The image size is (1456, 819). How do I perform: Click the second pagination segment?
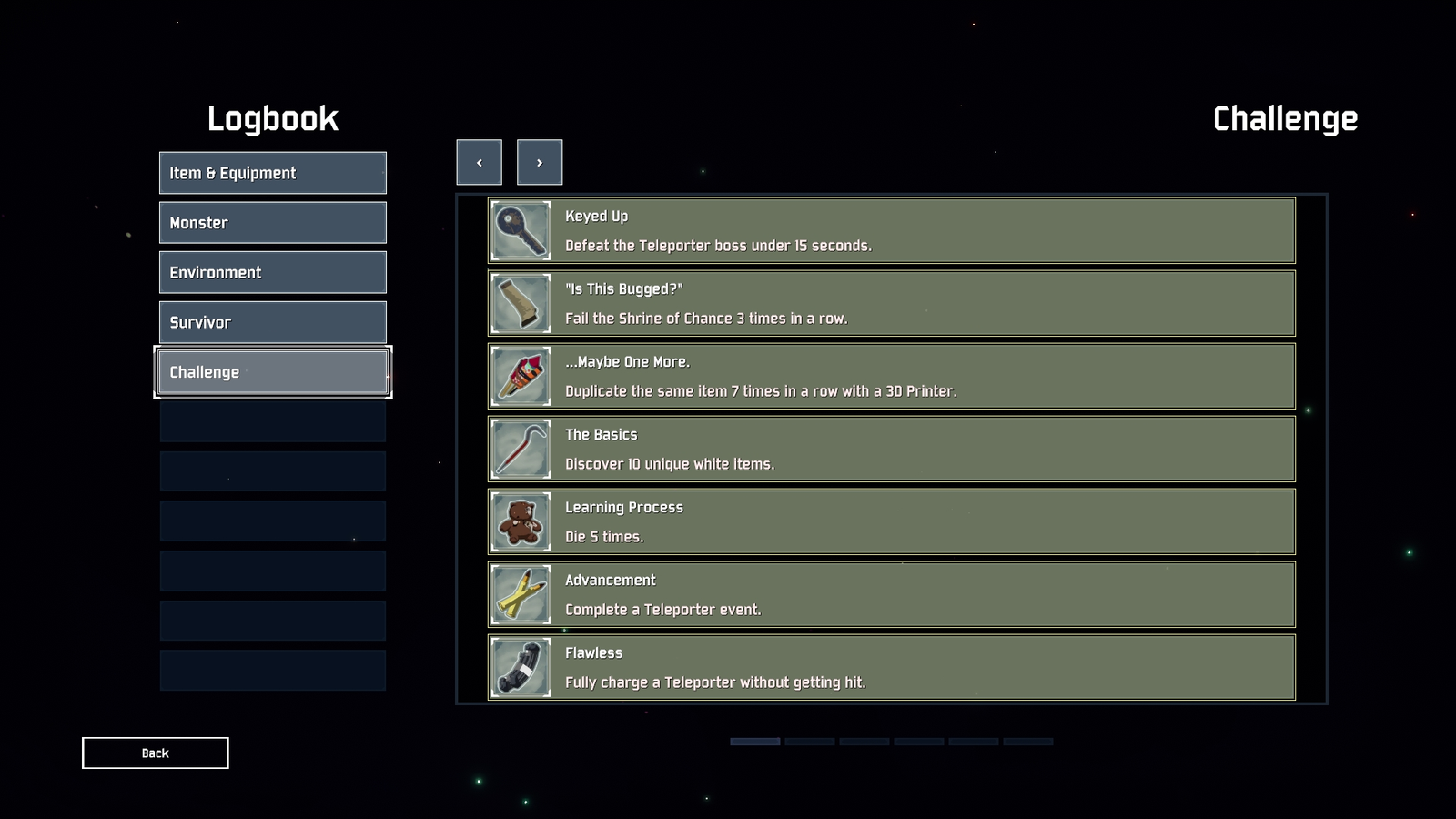[x=809, y=742]
